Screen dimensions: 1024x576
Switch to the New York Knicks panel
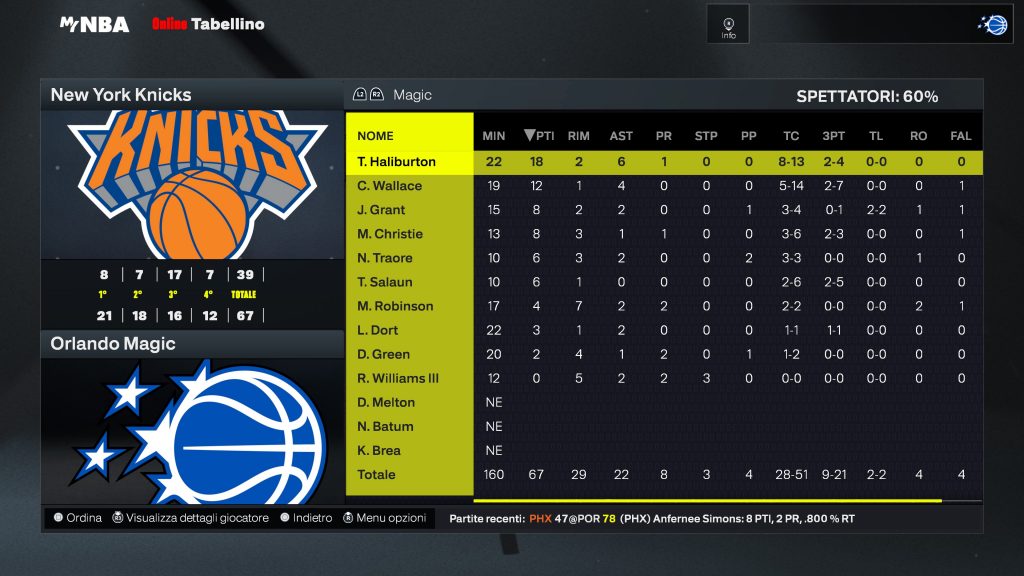(x=191, y=96)
